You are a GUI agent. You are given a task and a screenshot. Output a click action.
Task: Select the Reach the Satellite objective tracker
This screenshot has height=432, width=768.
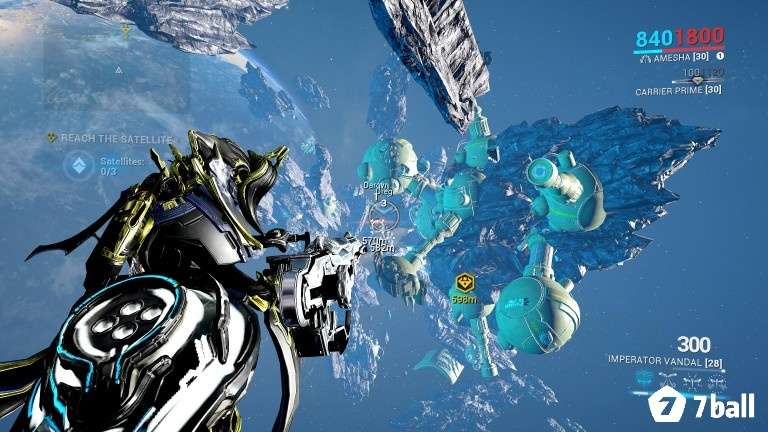[x=116, y=137]
